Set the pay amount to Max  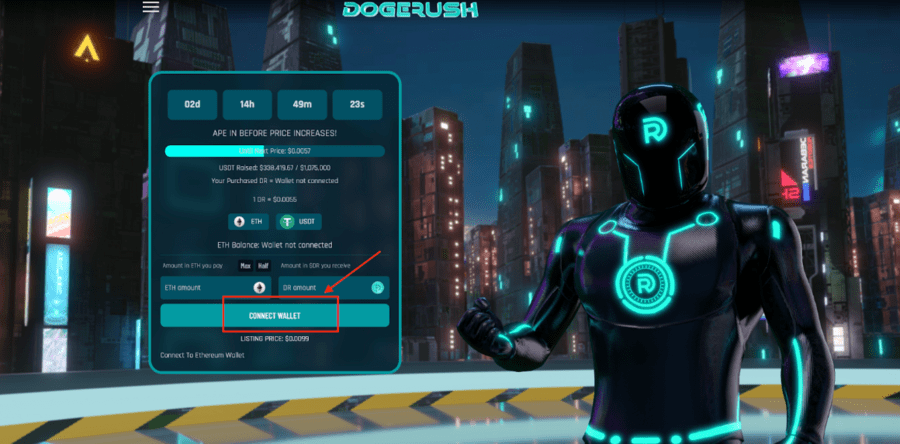pyautogui.click(x=245, y=266)
